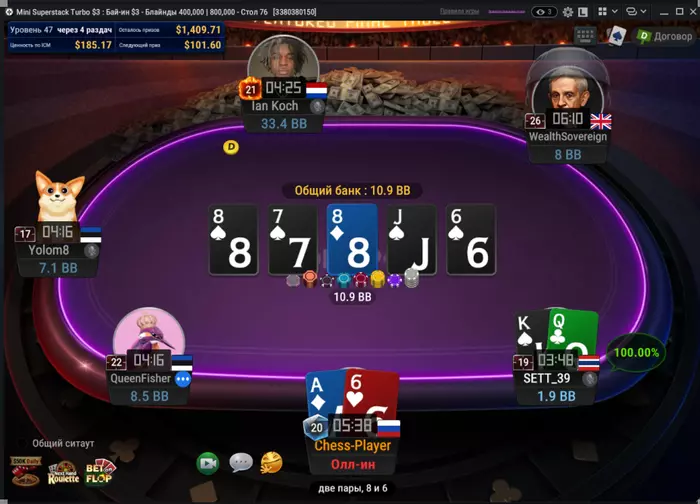Click the Договор deal button

(665, 36)
